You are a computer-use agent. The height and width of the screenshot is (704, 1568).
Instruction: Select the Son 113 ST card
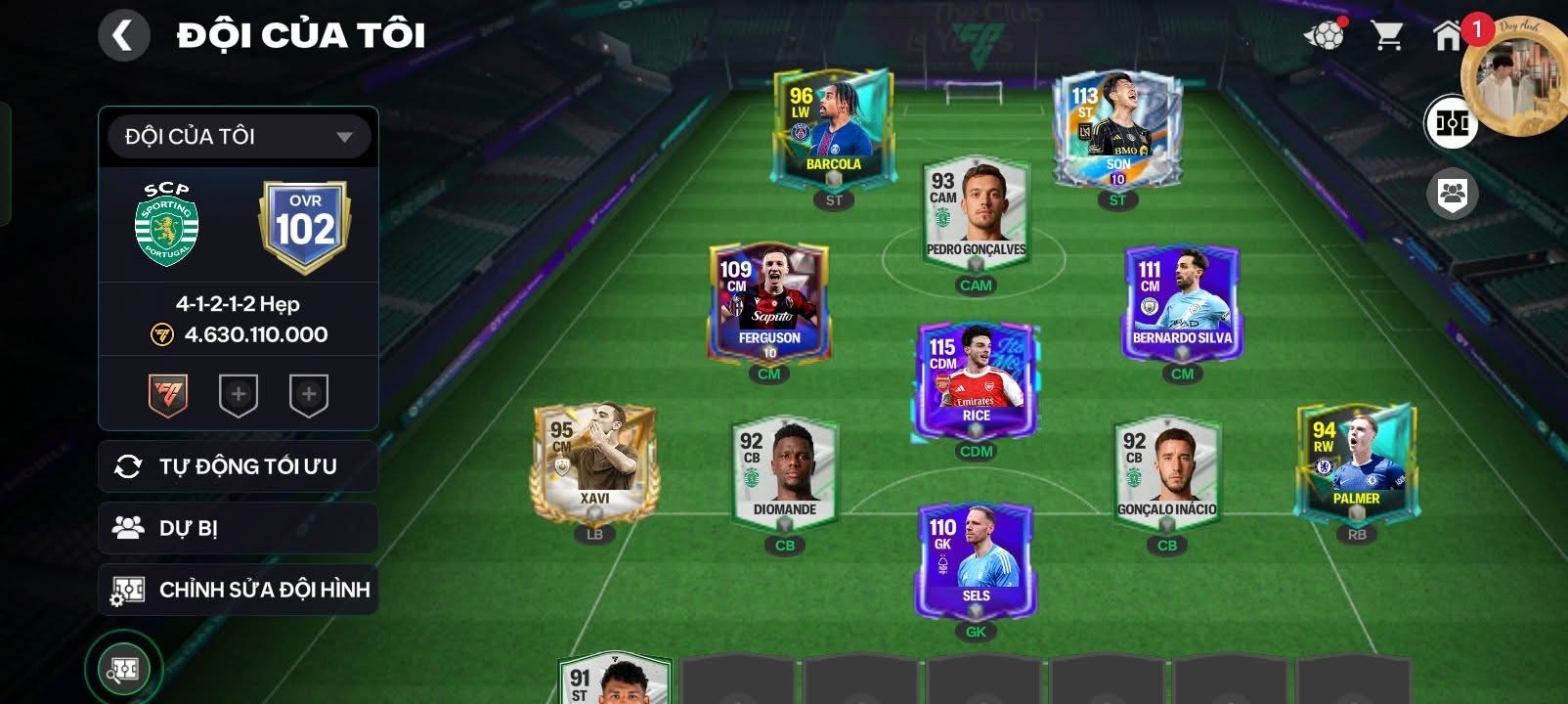[x=1116, y=129]
